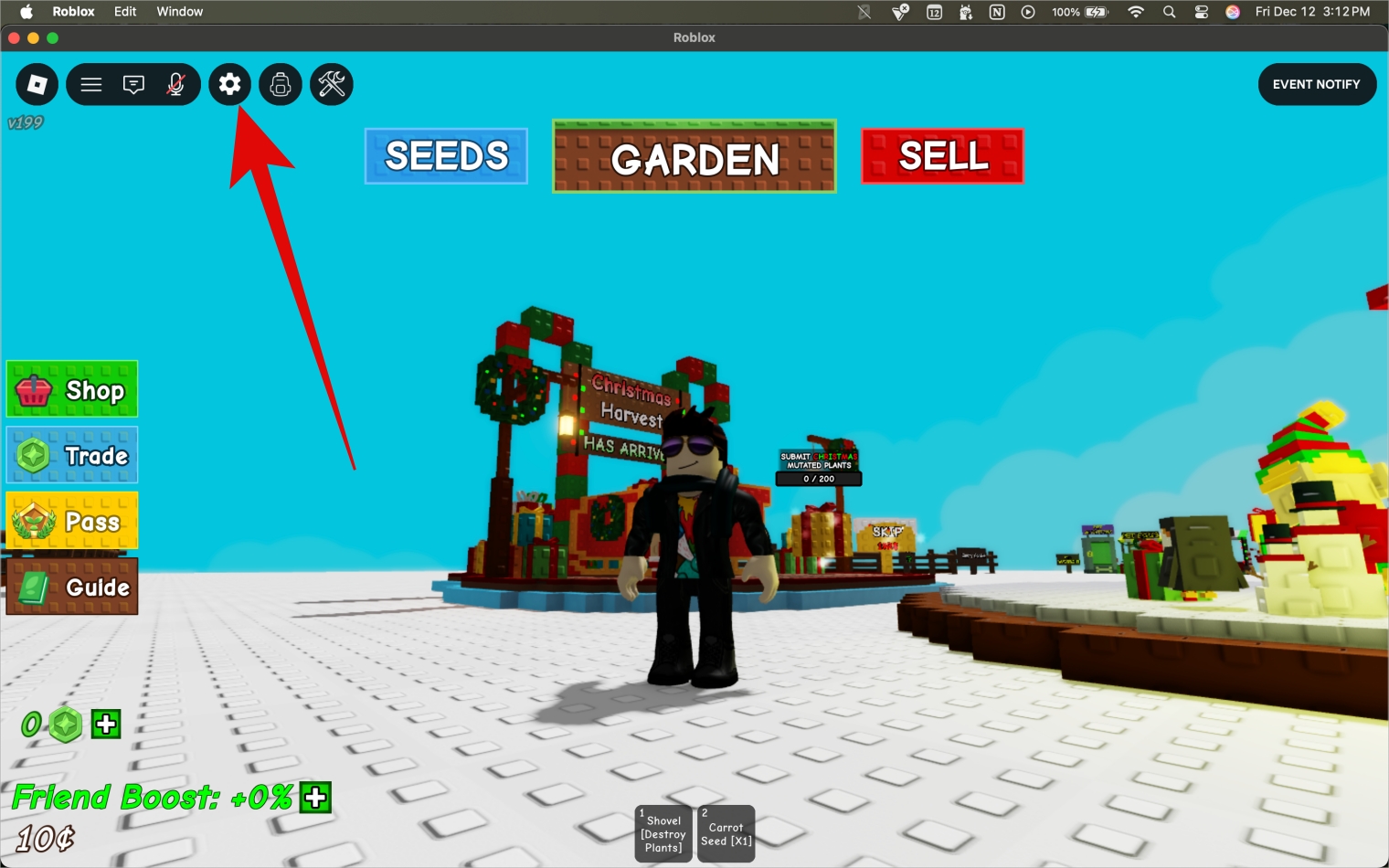1389x868 pixels.
Task: Open the Roblox menu icon
Action: [37, 84]
